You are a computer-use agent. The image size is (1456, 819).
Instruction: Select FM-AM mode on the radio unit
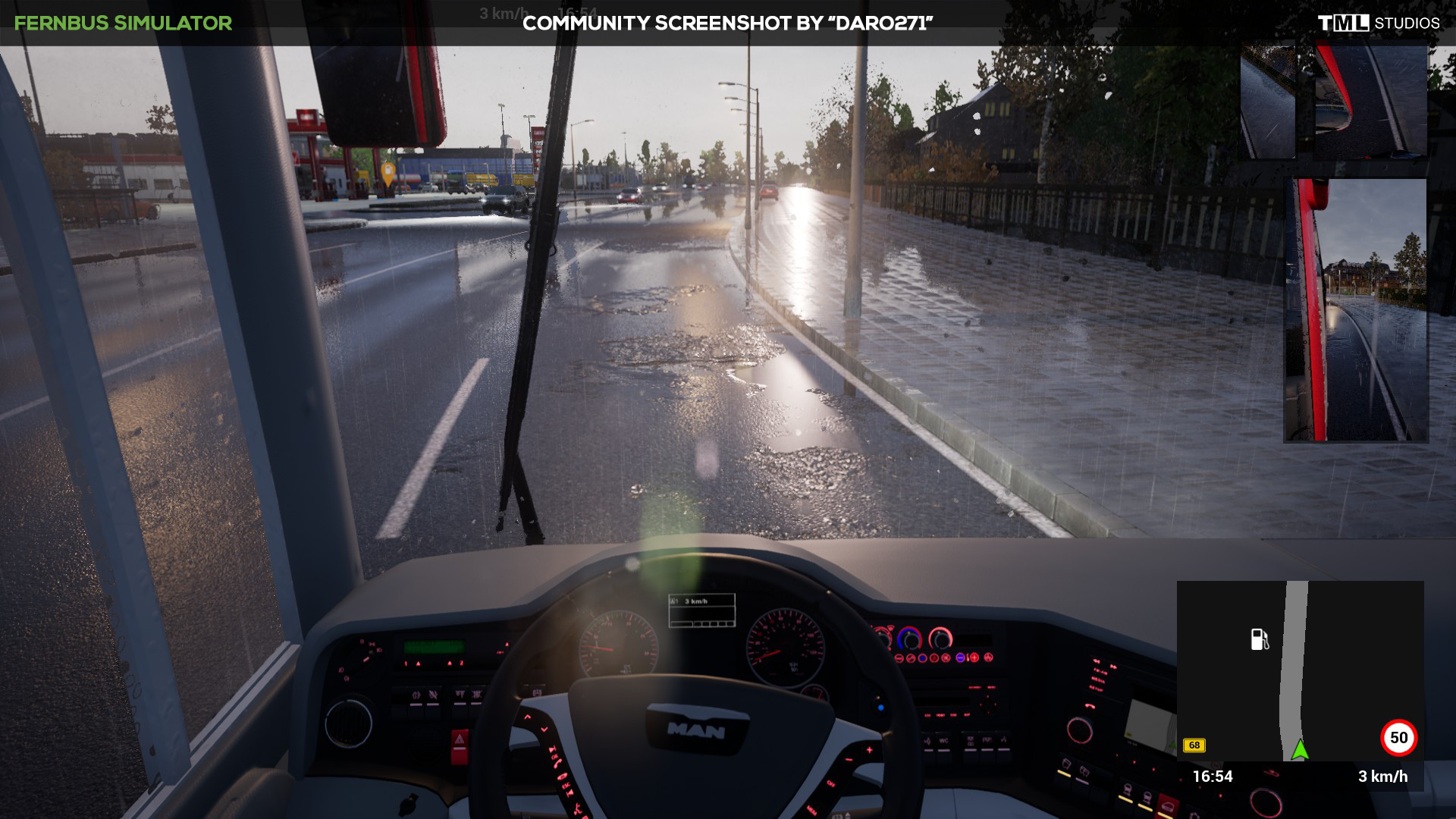[x=1098, y=672]
